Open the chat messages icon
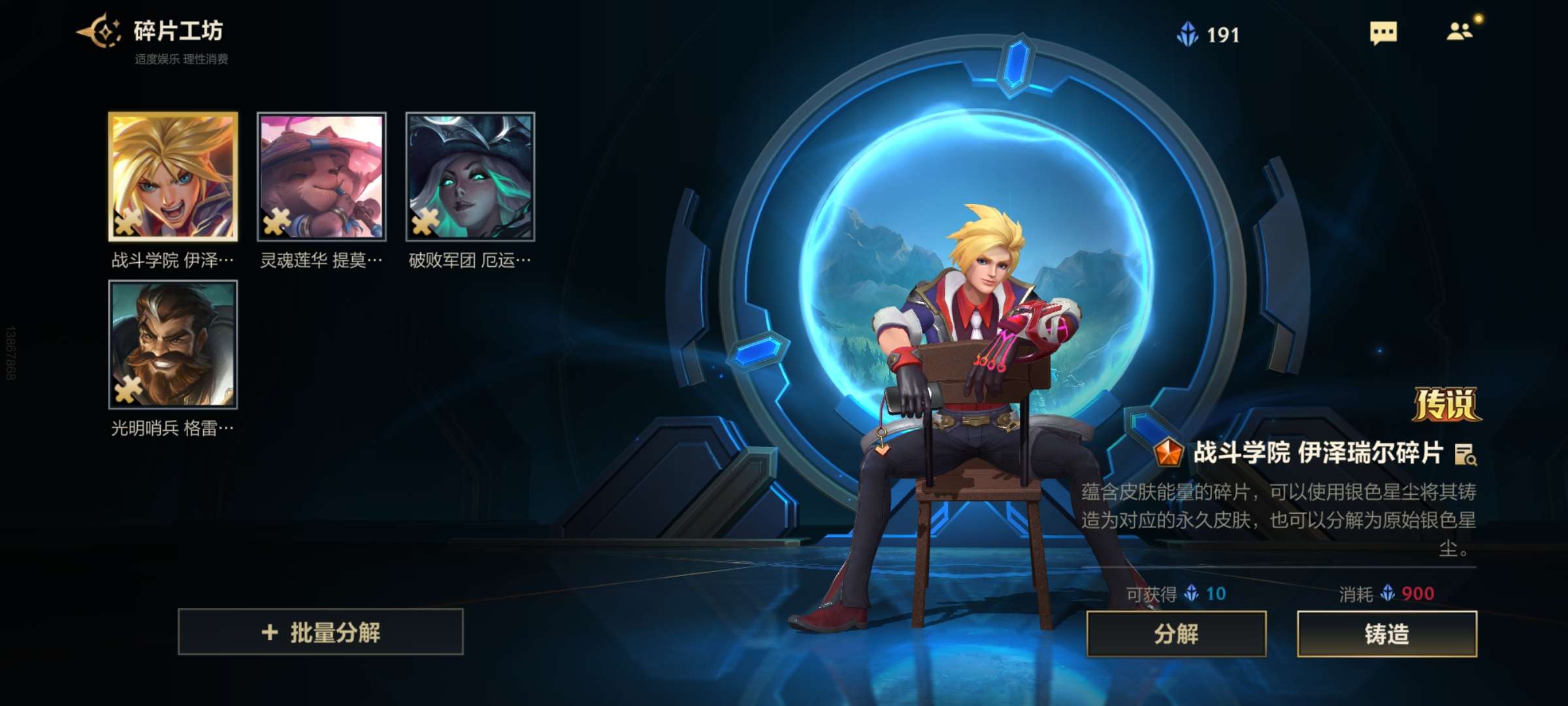This screenshot has width=1568, height=706. [x=1383, y=33]
